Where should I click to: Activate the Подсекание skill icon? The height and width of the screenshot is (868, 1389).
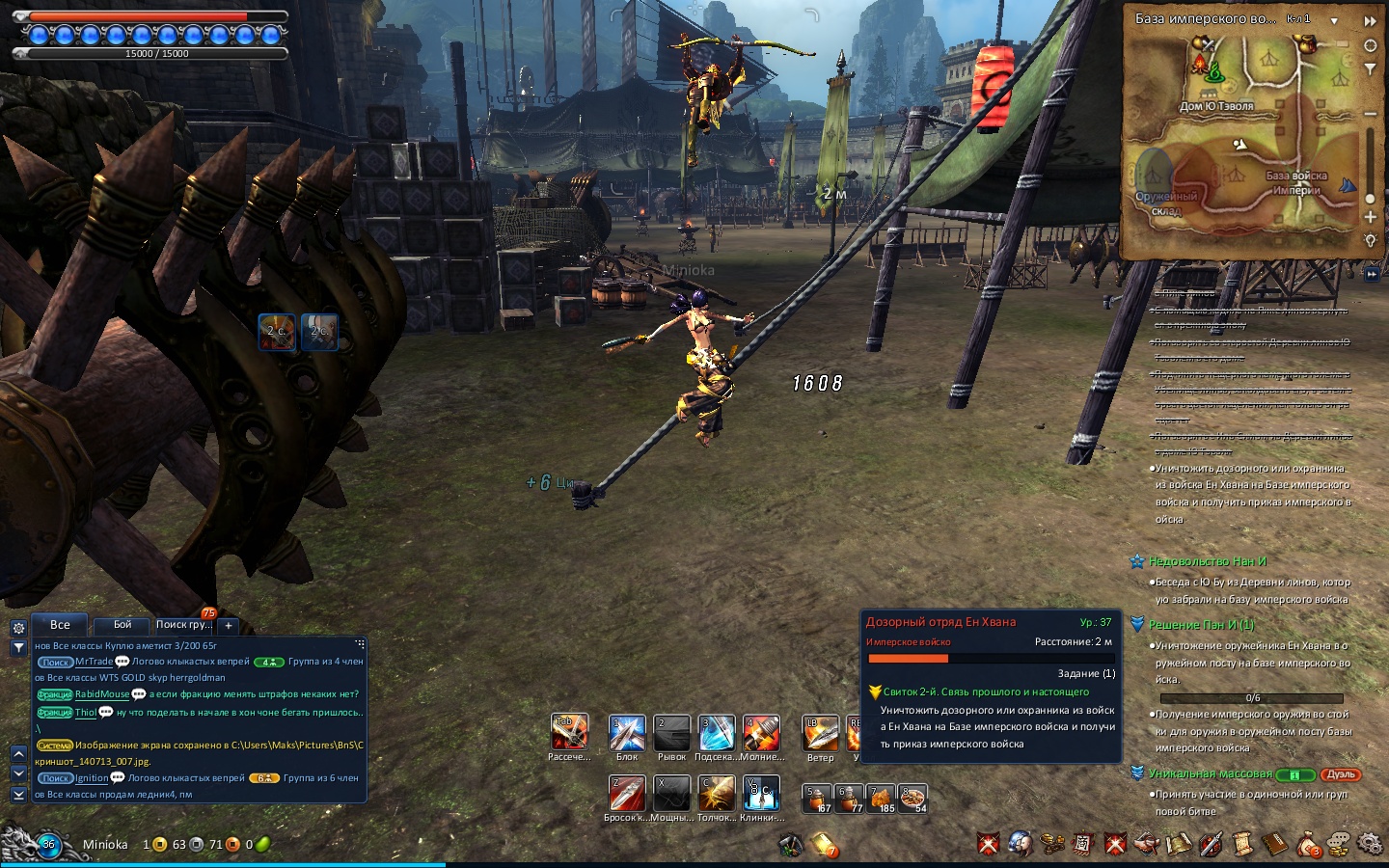point(716,734)
